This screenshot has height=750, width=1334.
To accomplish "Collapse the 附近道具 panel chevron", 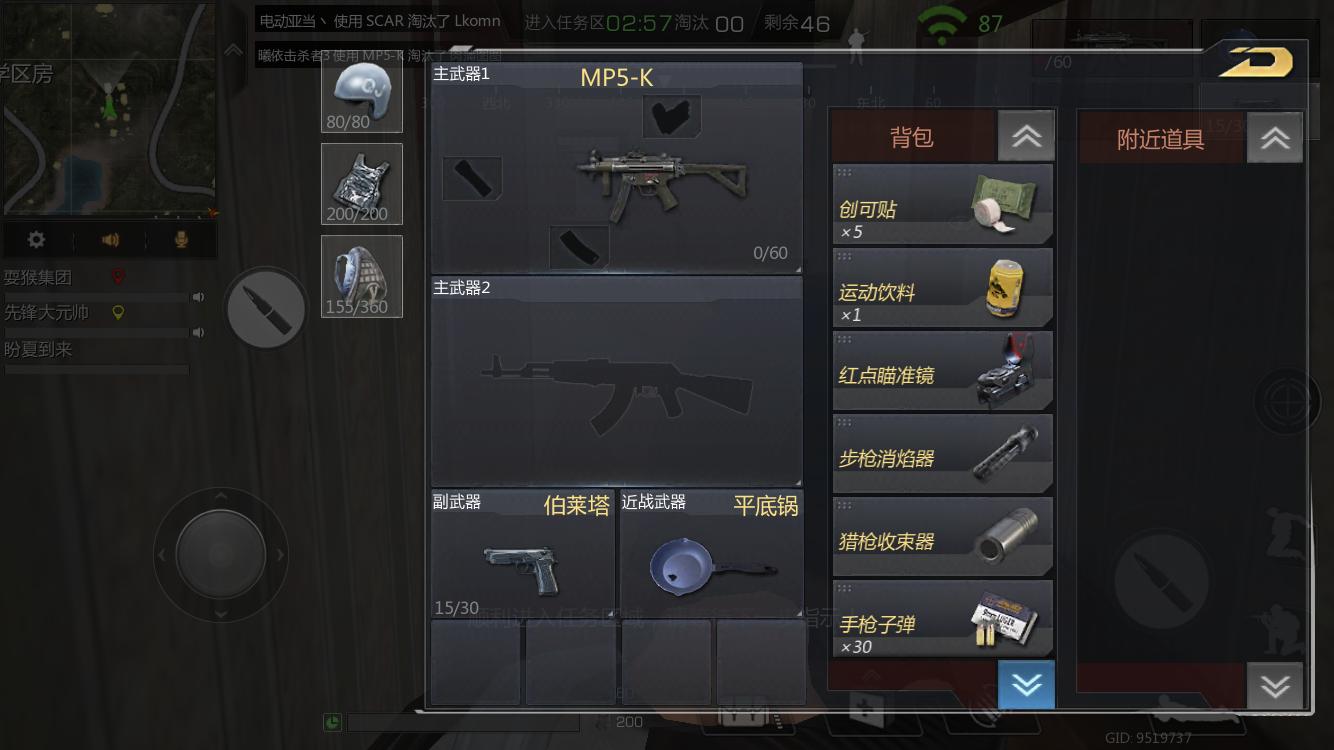I will 1274,137.
